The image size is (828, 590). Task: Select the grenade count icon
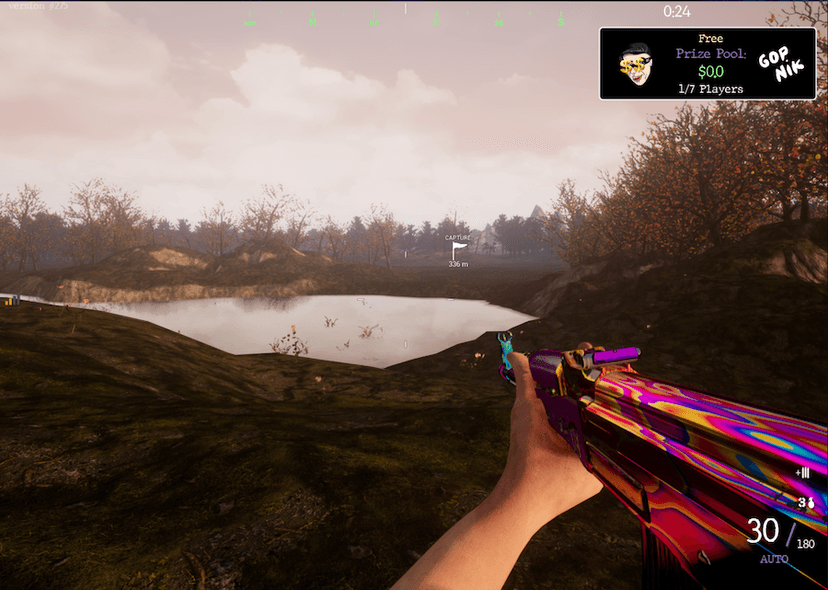click(805, 501)
